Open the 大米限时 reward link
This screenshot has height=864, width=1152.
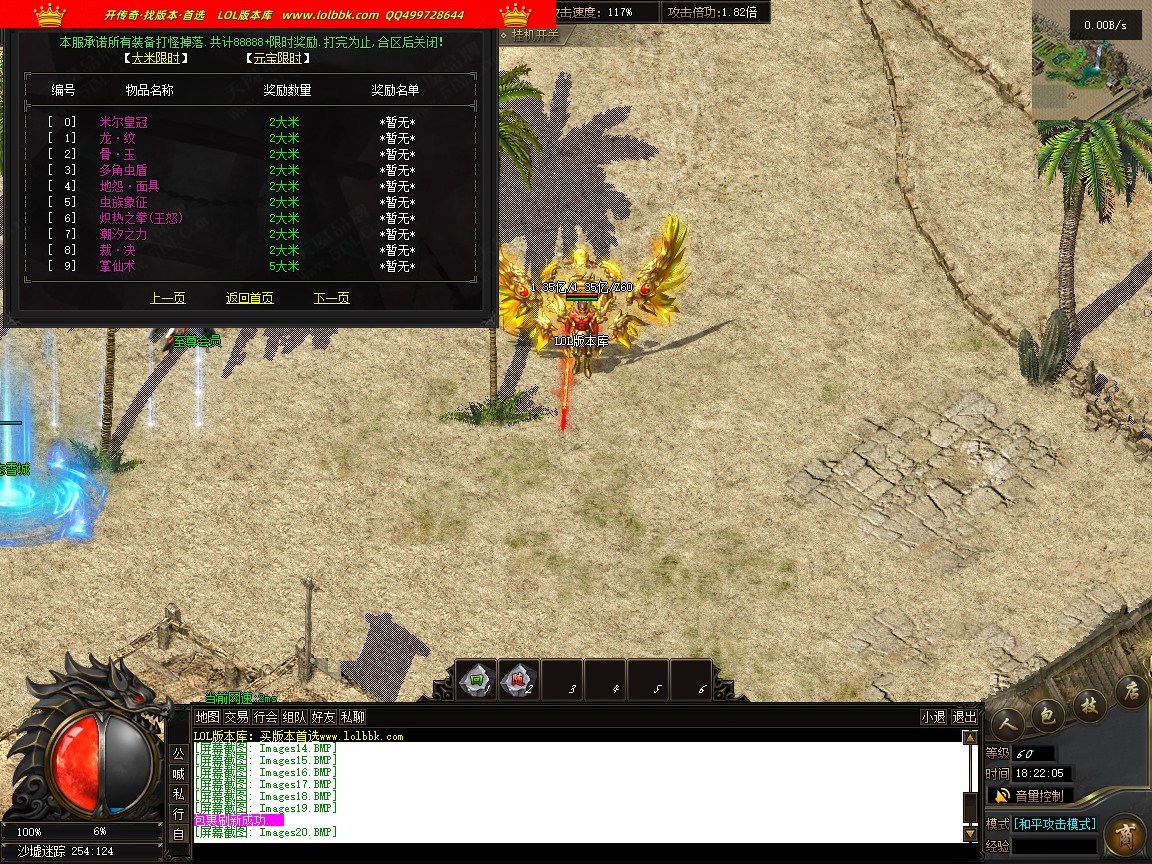pos(153,58)
